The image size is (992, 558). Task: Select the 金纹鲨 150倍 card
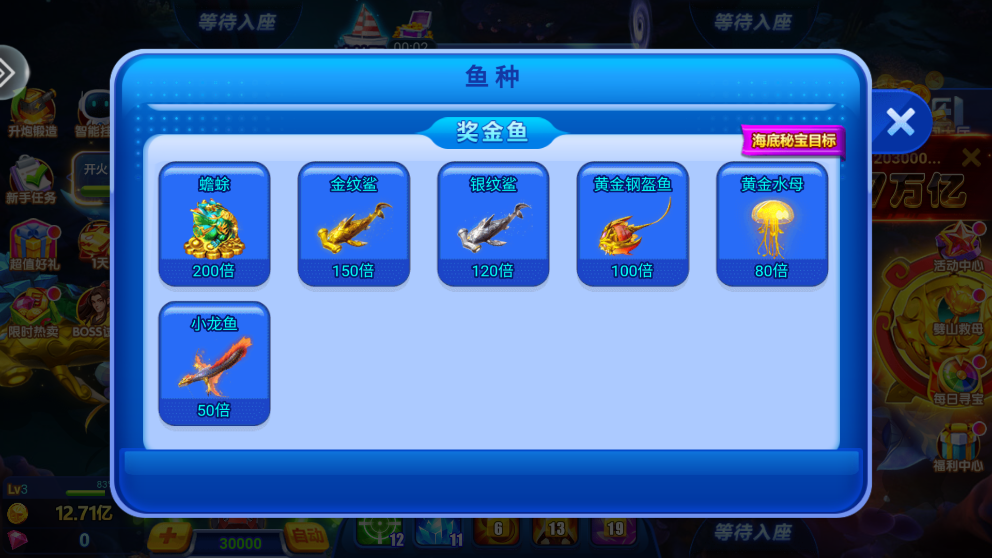point(354,225)
